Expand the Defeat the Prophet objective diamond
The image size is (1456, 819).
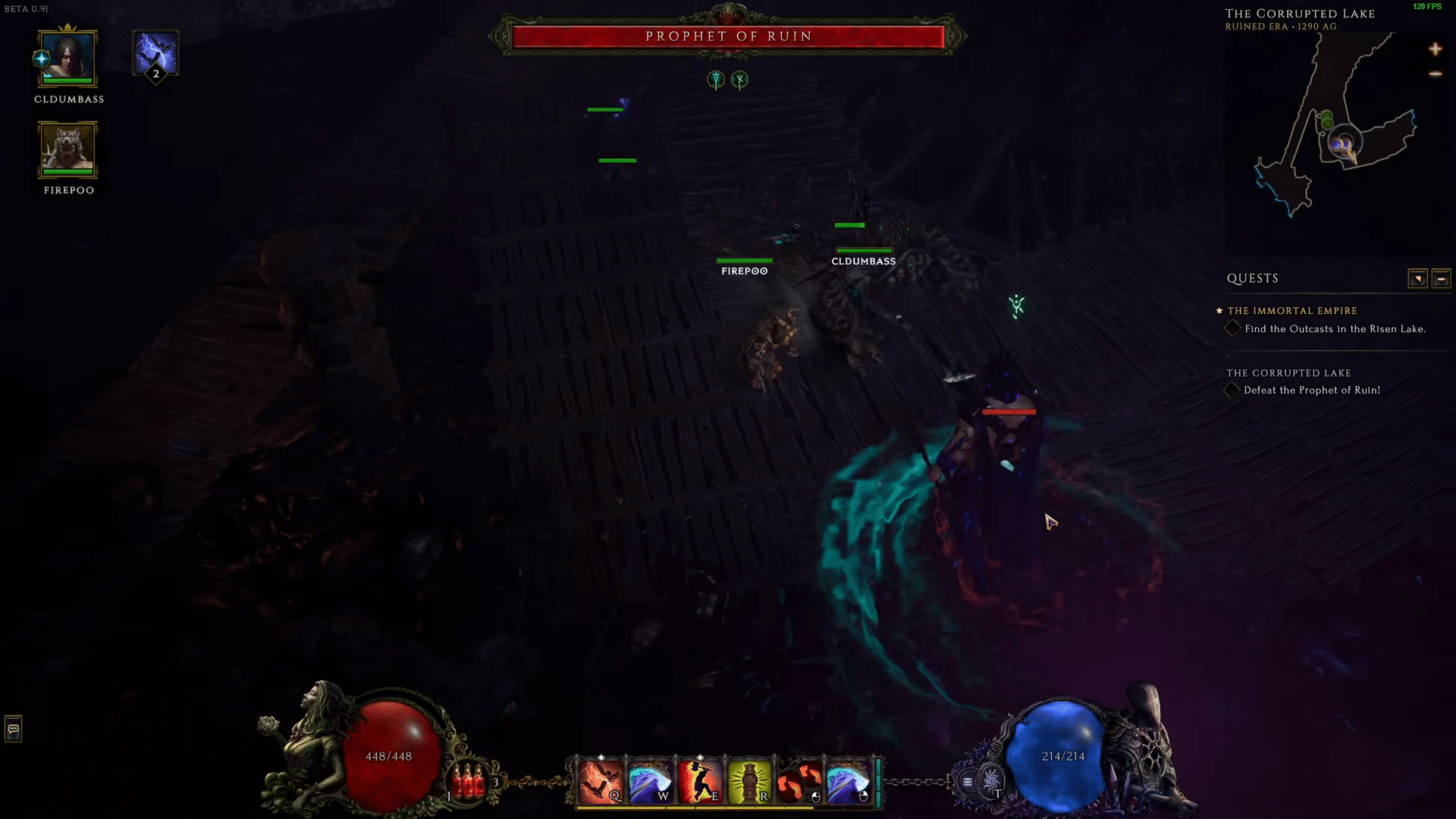pos(1232,391)
